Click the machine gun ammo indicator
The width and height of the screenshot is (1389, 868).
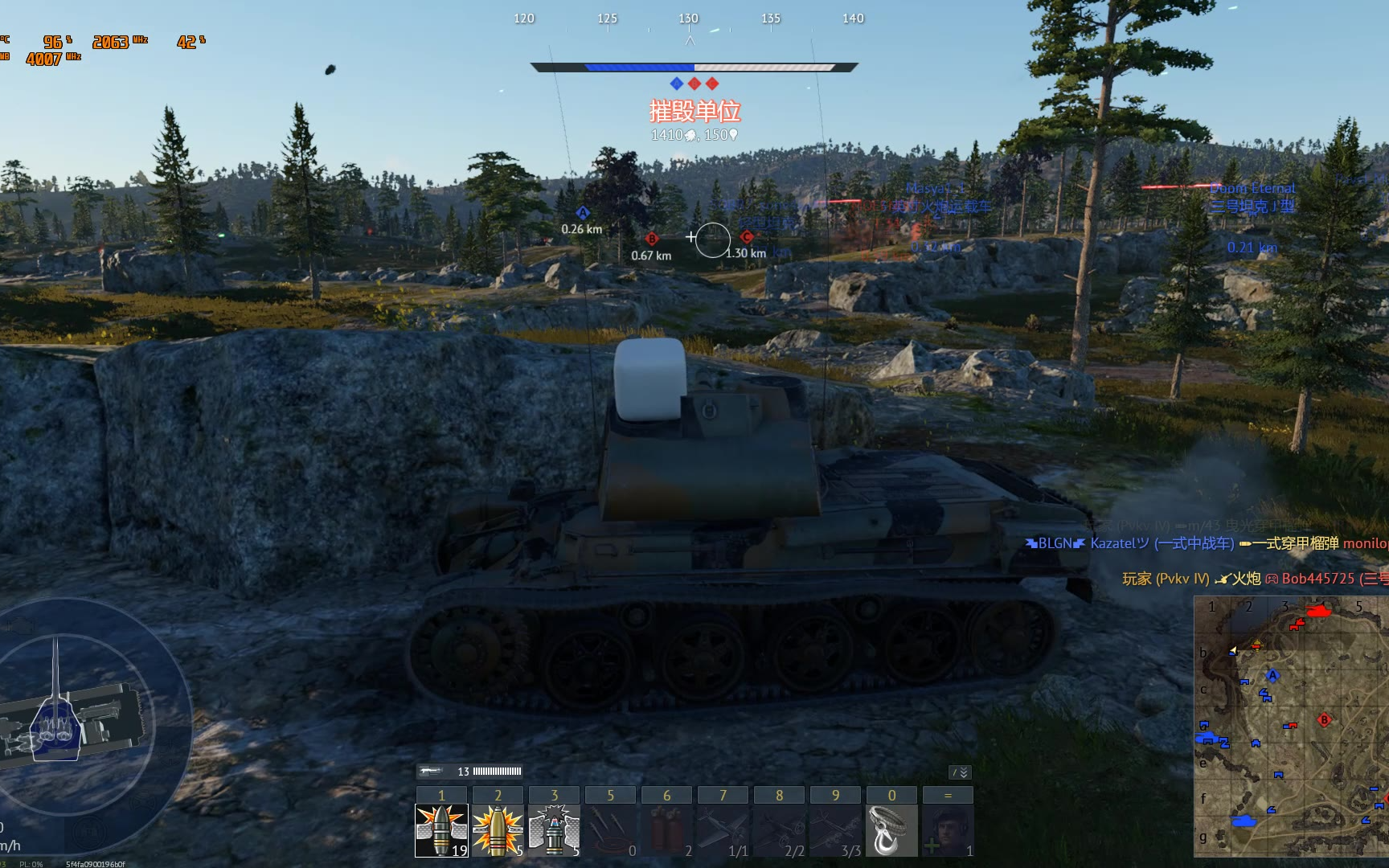point(470,772)
